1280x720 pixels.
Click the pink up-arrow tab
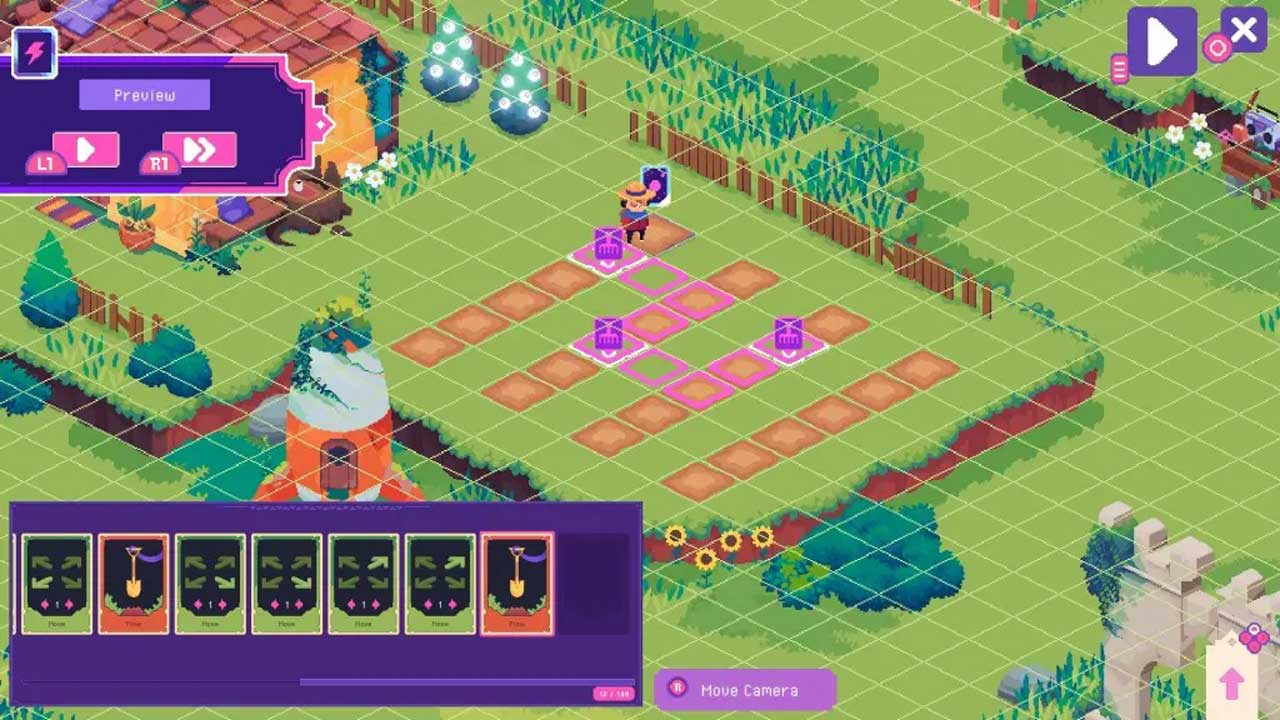tap(1231, 684)
